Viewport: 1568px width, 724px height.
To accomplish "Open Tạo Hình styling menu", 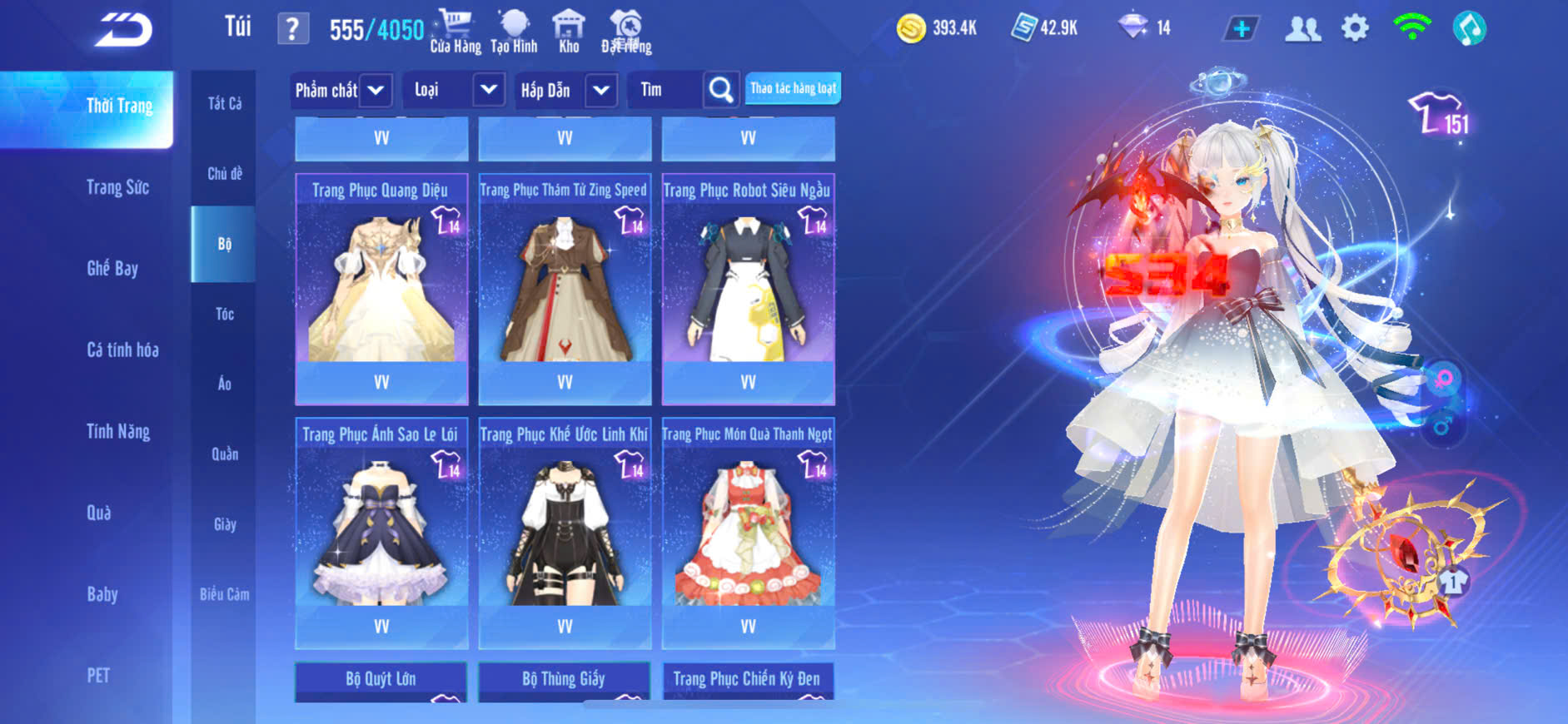I will coord(514,32).
